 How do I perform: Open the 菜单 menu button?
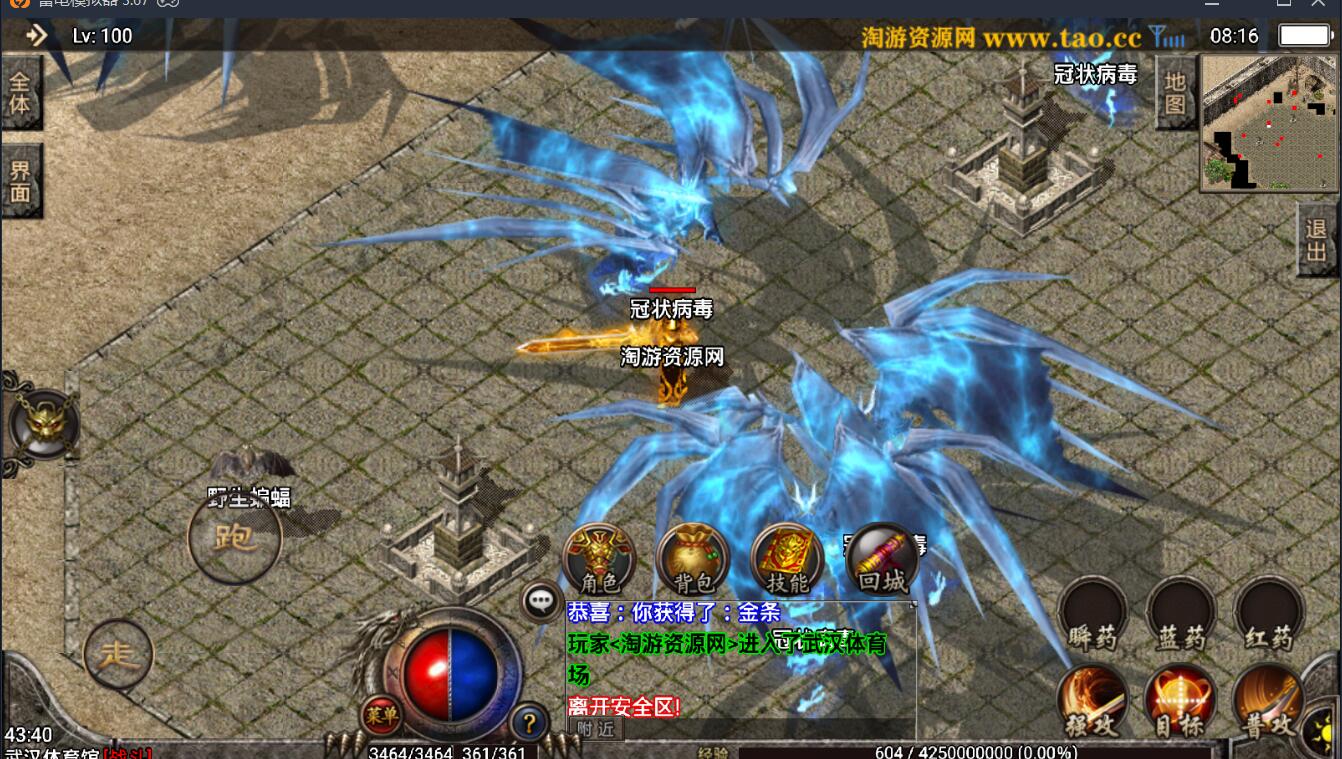point(381,714)
